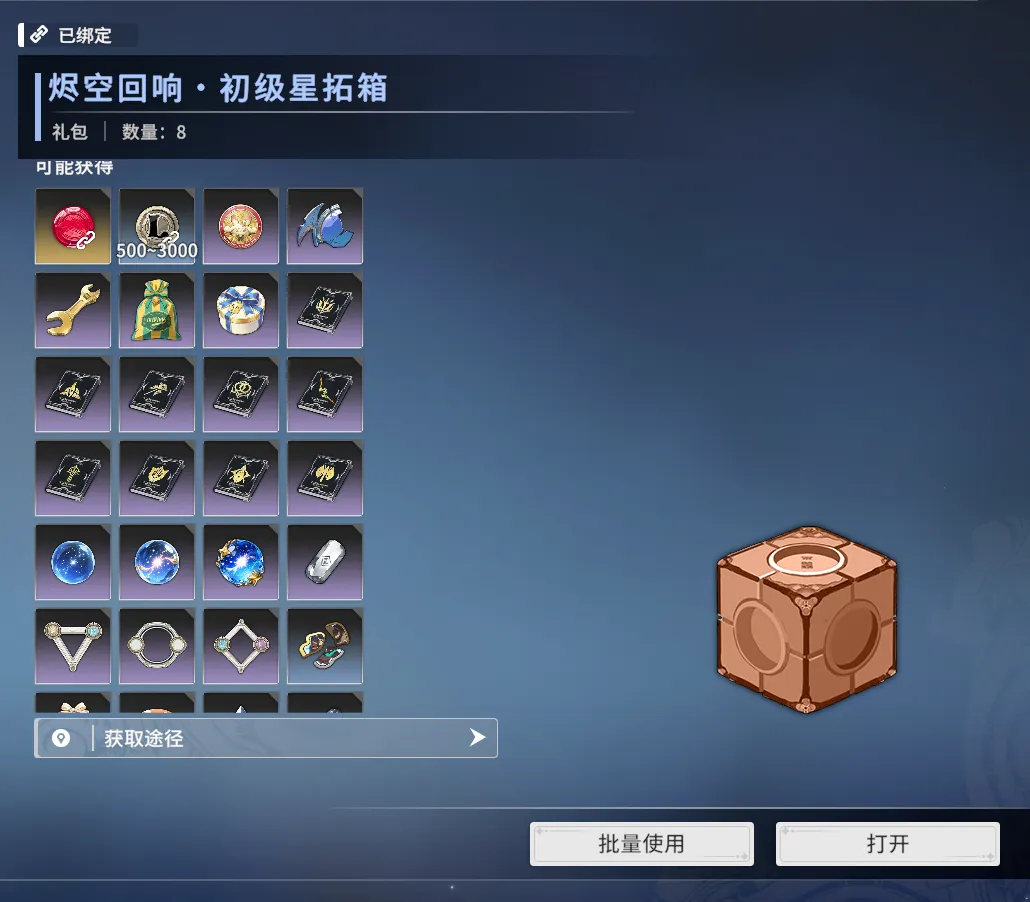Open the star box with 打开
The width and height of the screenshot is (1030, 902).
tap(887, 844)
